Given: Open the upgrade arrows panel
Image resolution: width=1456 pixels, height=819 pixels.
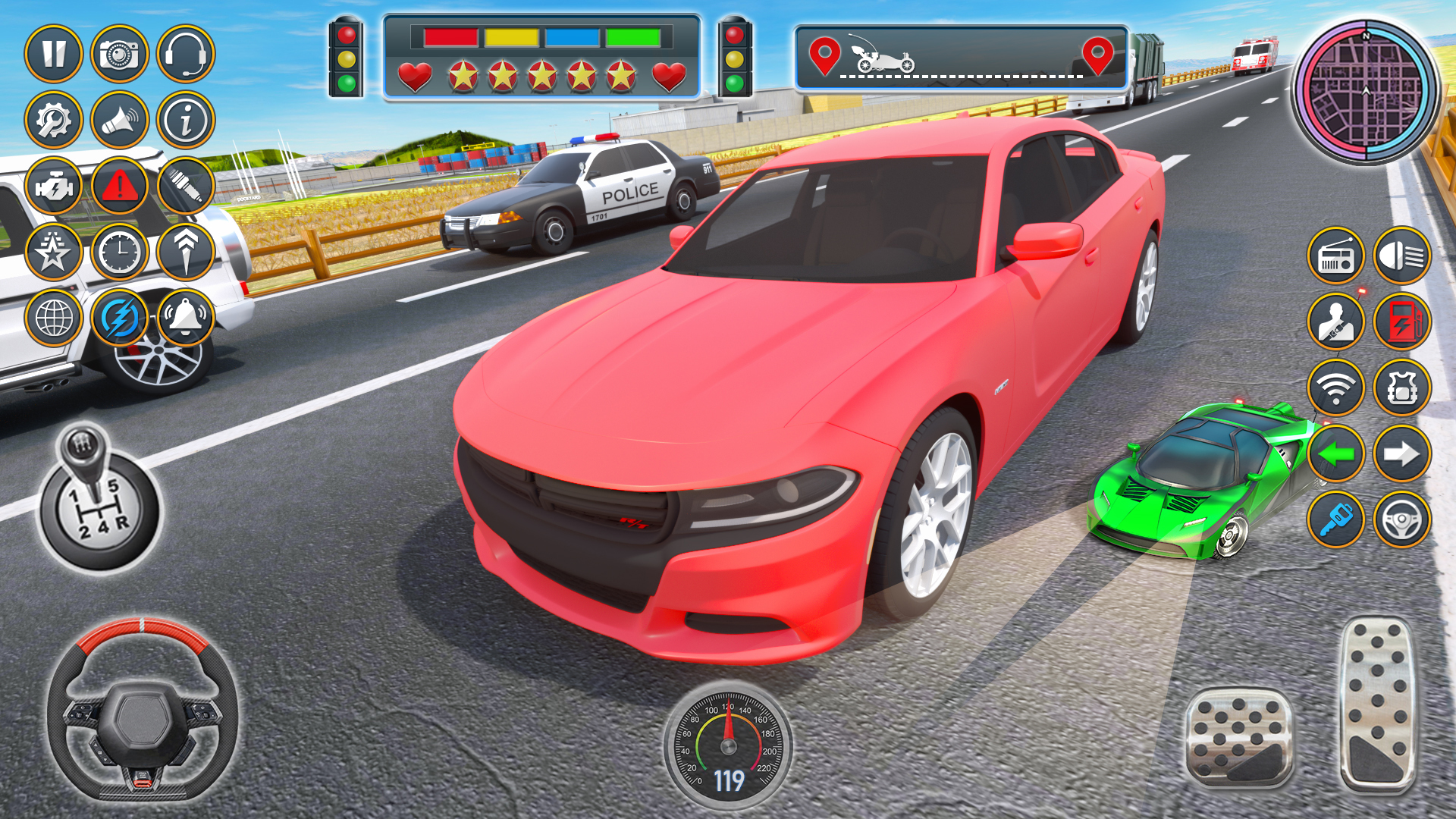Looking at the screenshot, I should [185, 250].
